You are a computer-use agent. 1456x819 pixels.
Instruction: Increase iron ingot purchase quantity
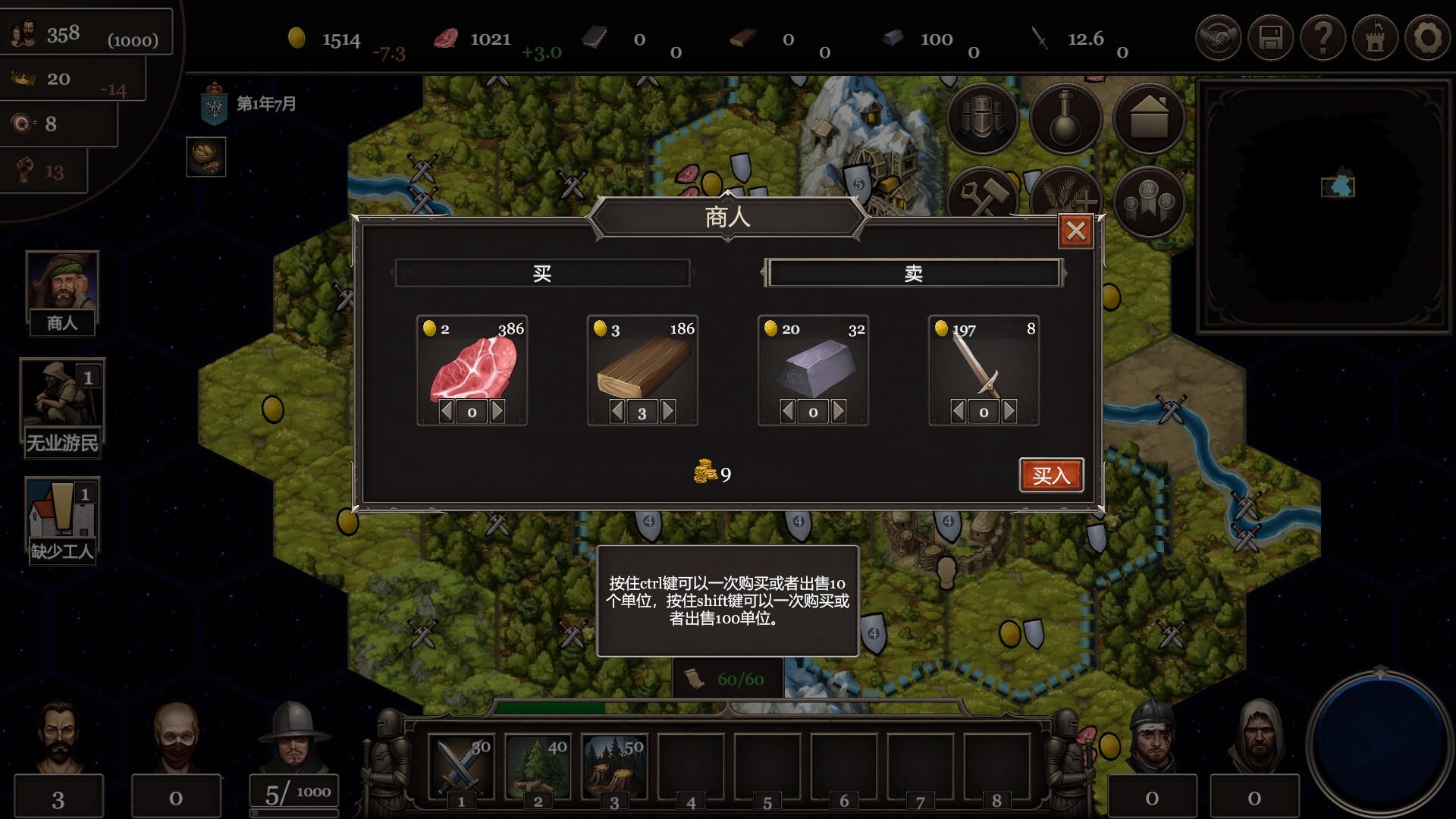click(x=839, y=412)
